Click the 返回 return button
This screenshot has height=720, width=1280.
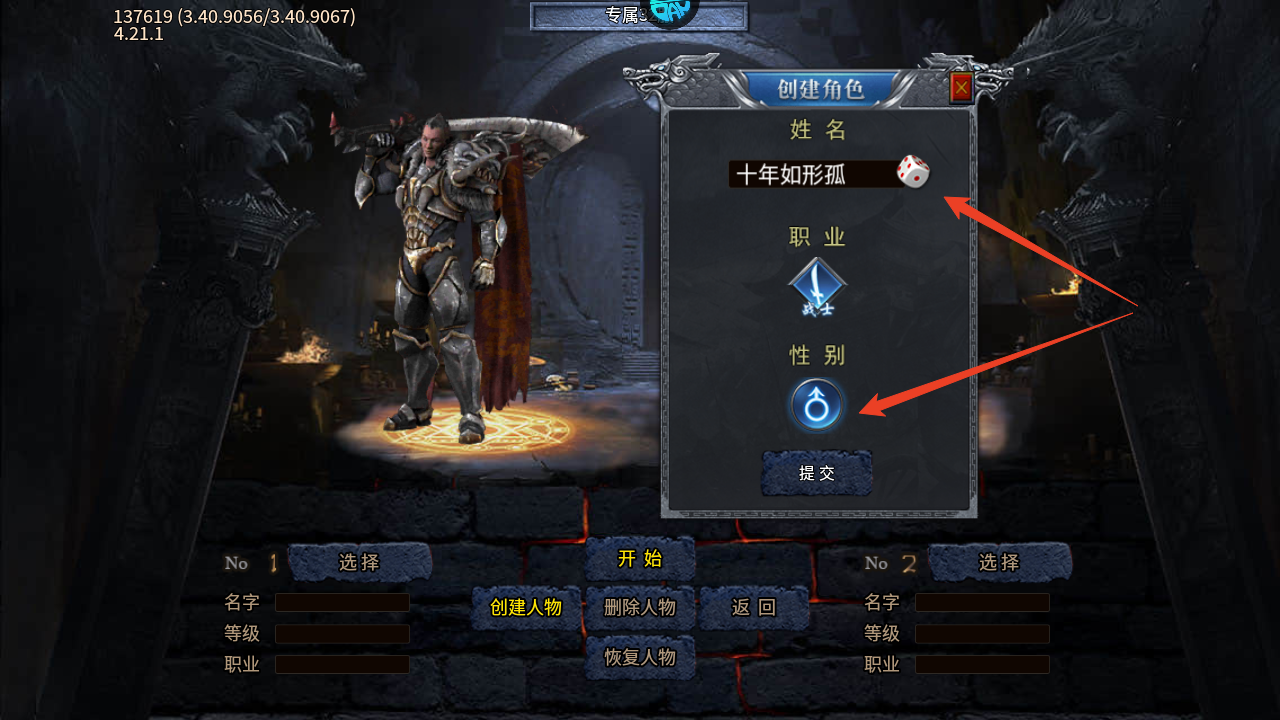click(754, 607)
